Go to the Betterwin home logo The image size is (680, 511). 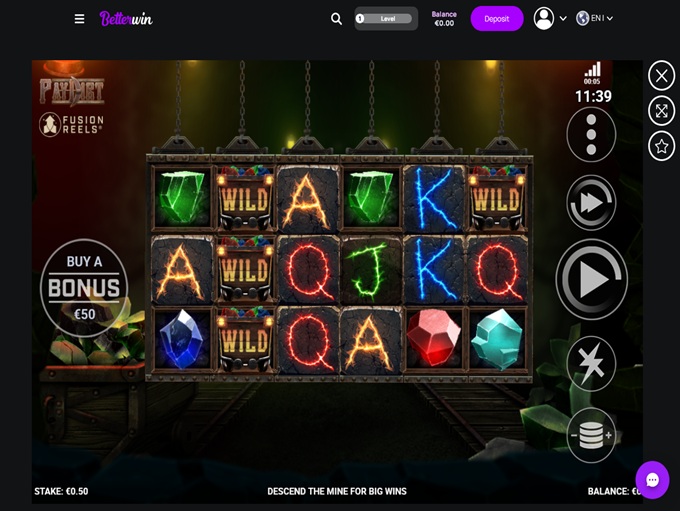click(126, 19)
